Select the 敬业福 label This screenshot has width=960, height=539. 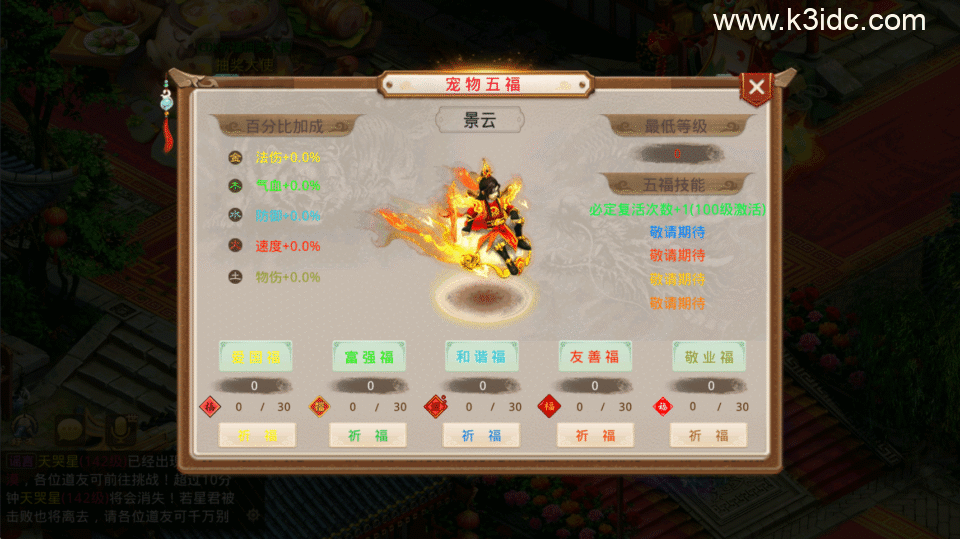[x=709, y=356]
